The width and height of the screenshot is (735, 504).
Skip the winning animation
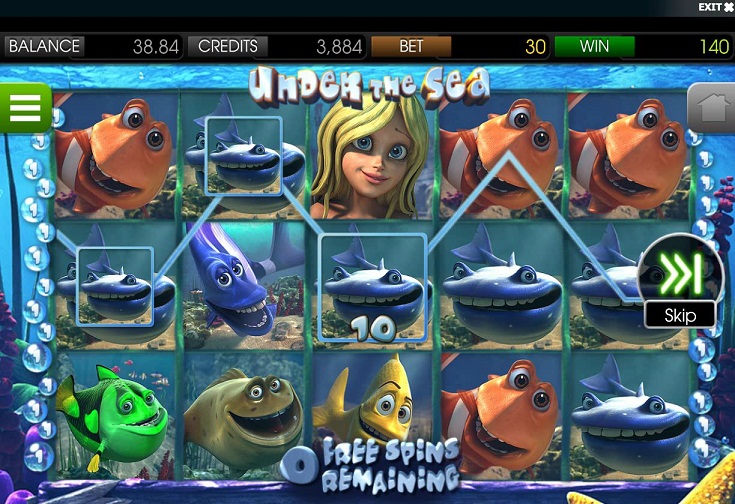tap(679, 281)
